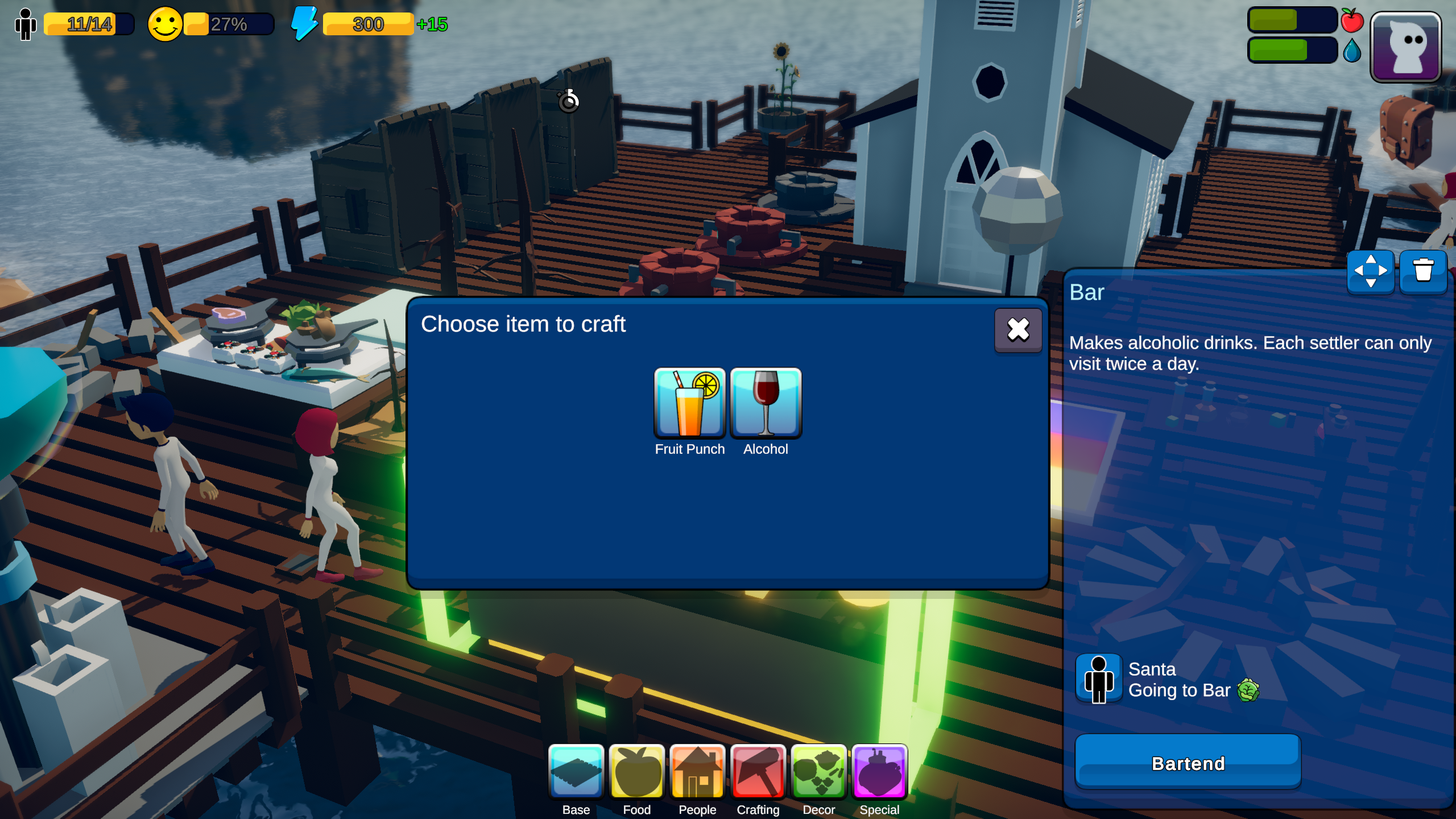Image resolution: width=1456 pixels, height=819 pixels.
Task: Open the Crafting hammer category
Action: click(758, 772)
